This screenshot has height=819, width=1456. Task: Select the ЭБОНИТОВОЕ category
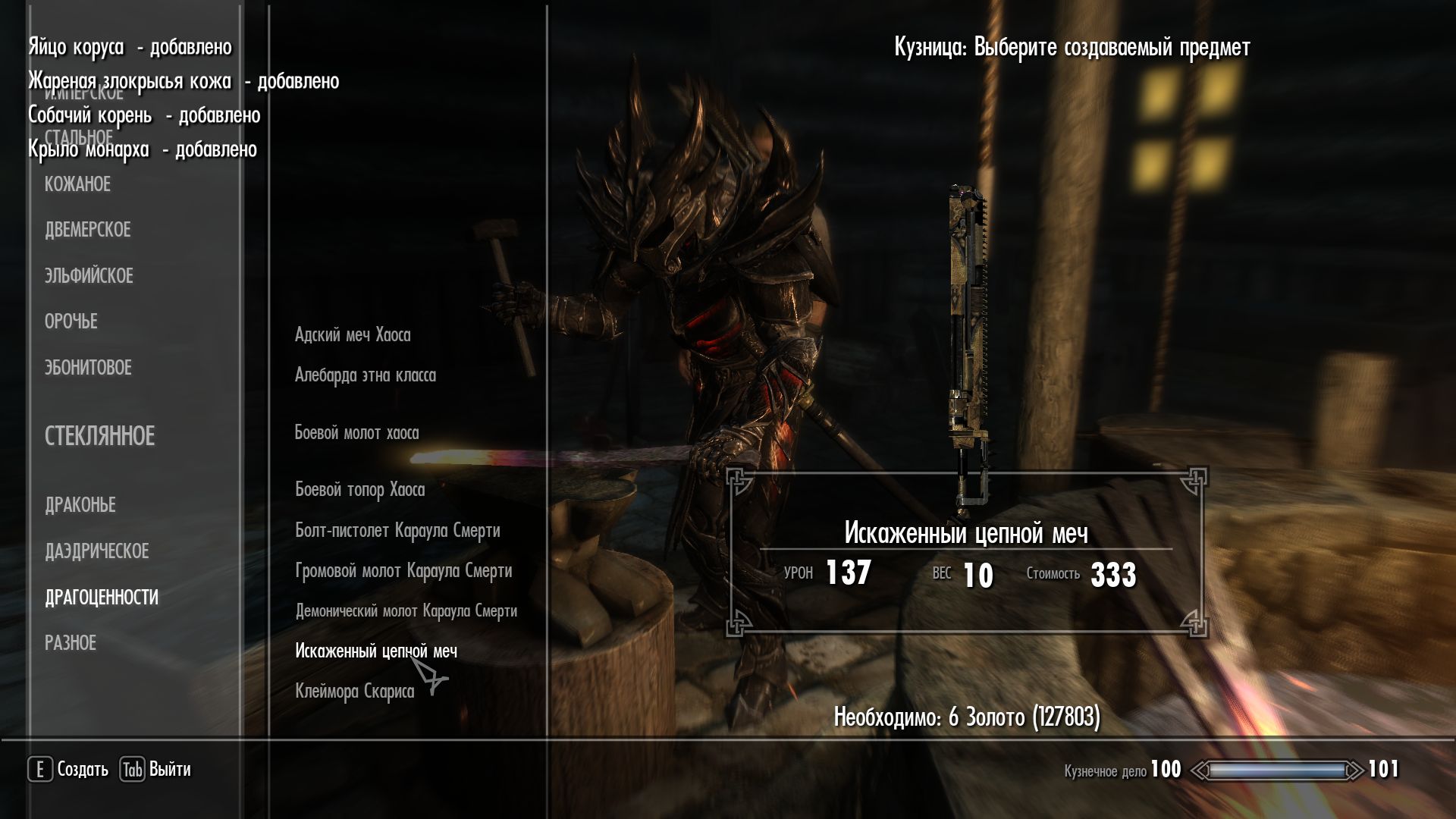tap(88, 368)
